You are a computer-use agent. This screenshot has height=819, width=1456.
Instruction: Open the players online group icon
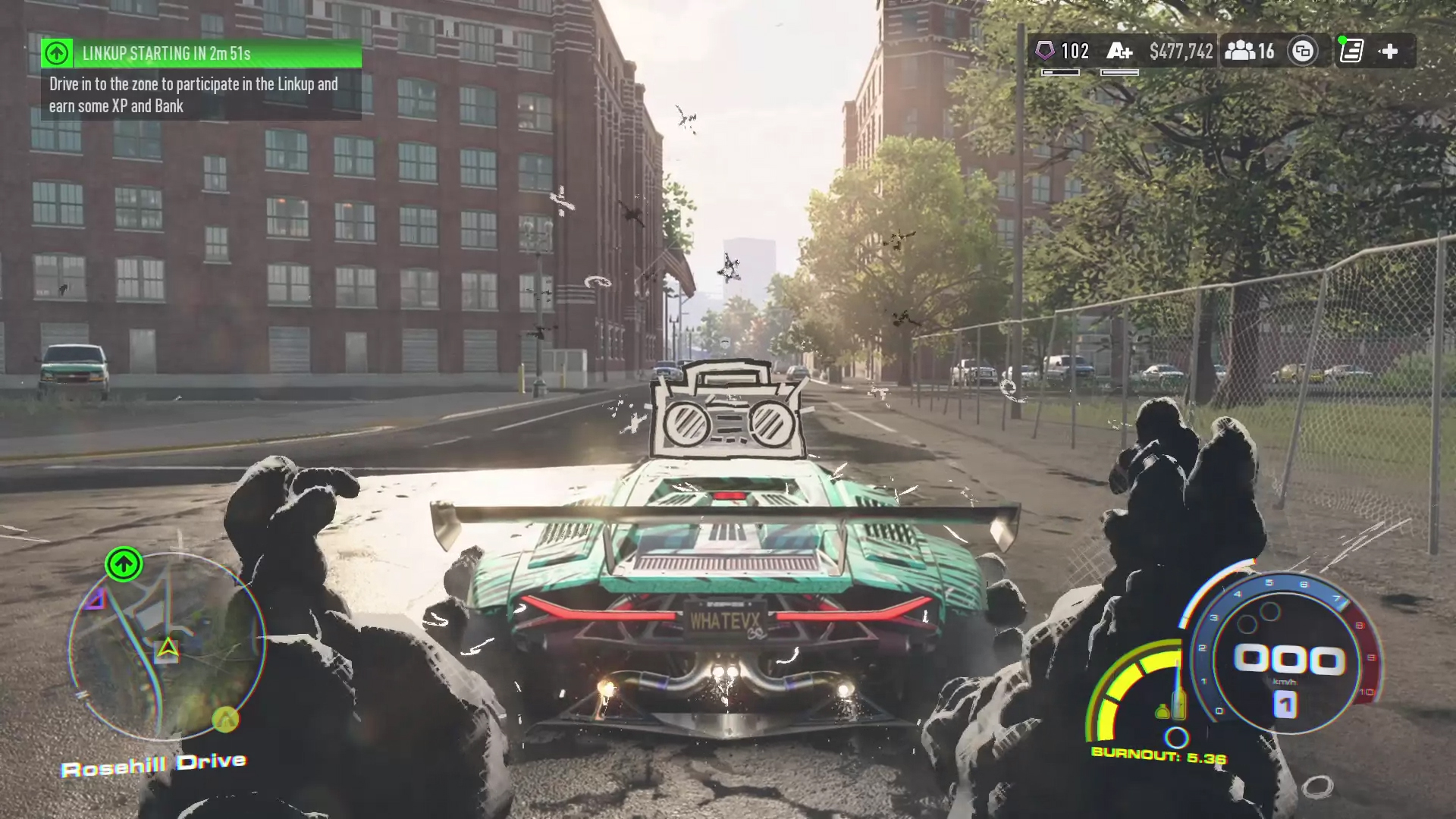point(1241,51)
